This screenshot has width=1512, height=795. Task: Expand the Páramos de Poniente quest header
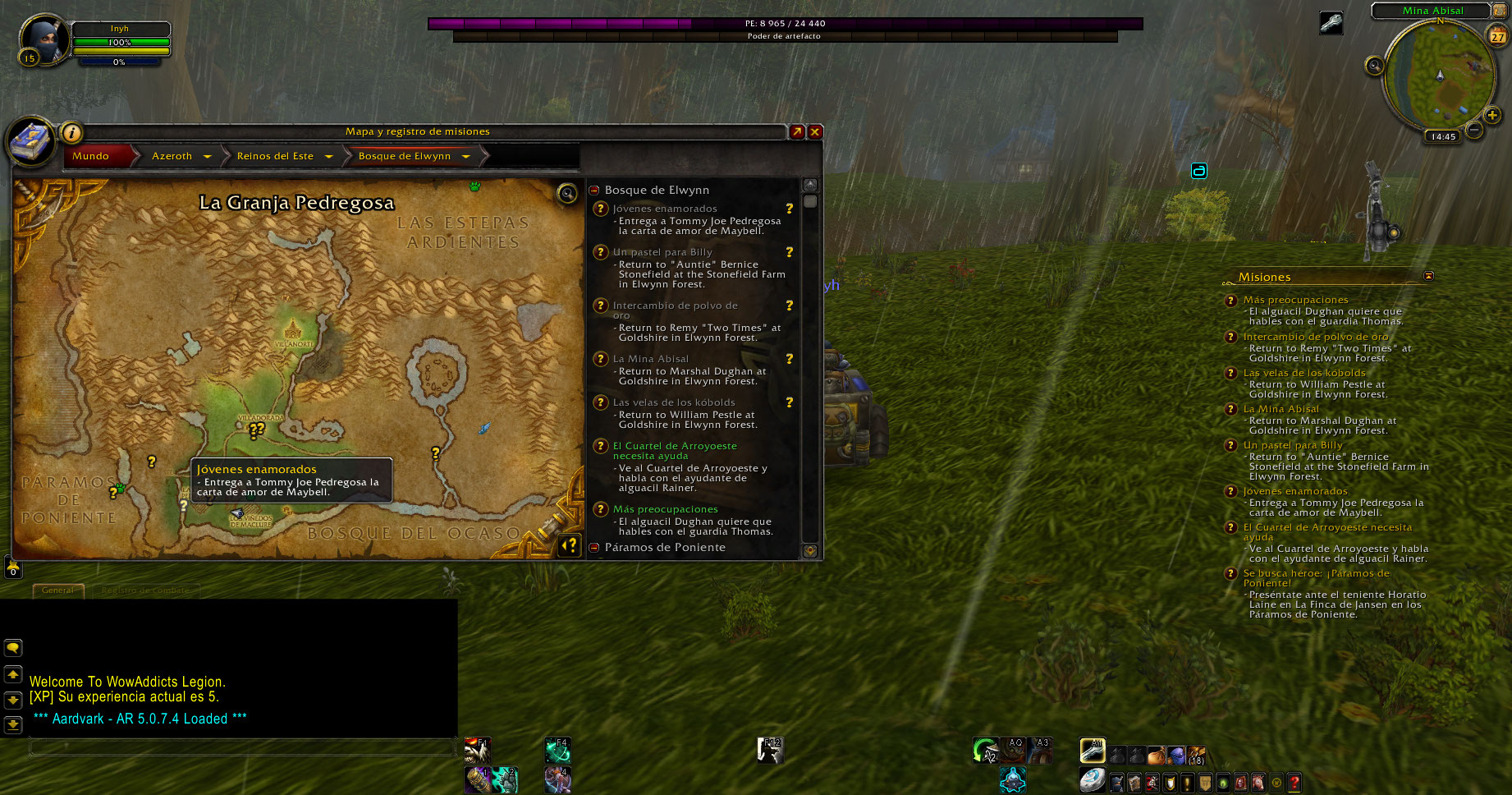(x=594, y=547)
